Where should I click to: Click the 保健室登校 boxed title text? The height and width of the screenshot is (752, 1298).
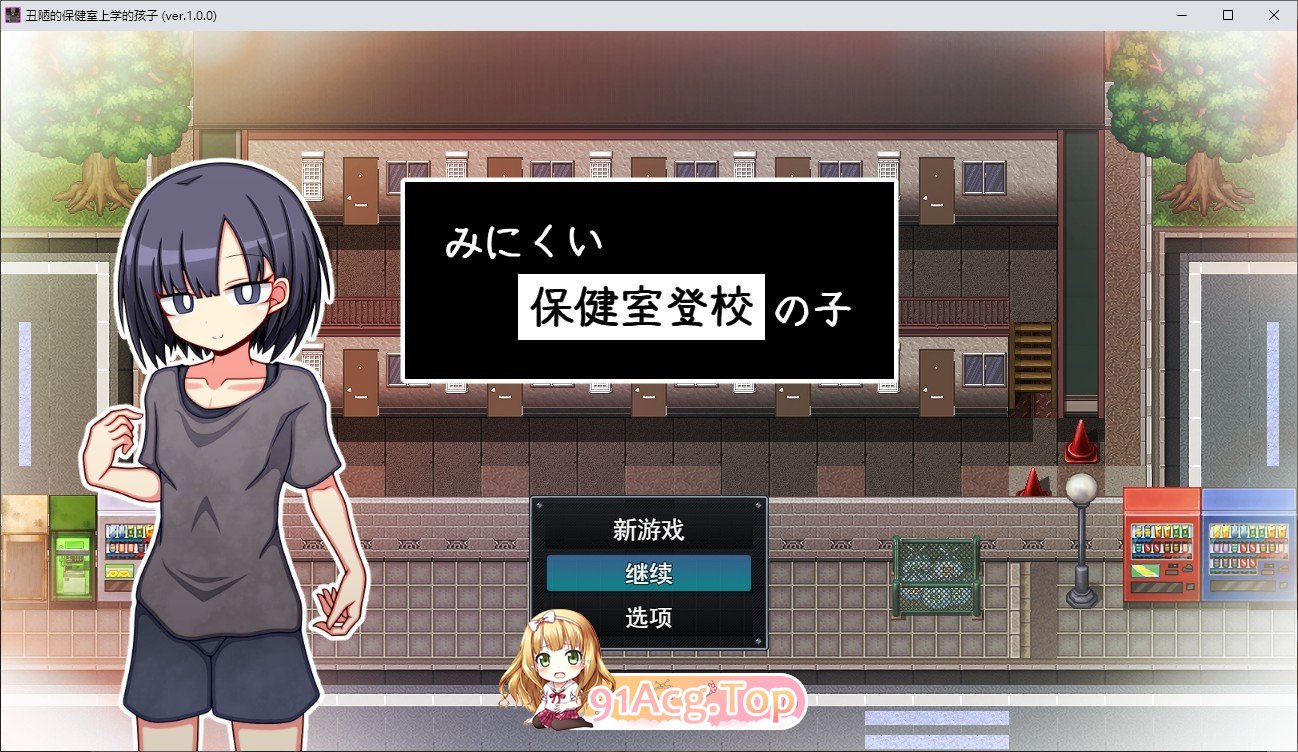point(641,307)
